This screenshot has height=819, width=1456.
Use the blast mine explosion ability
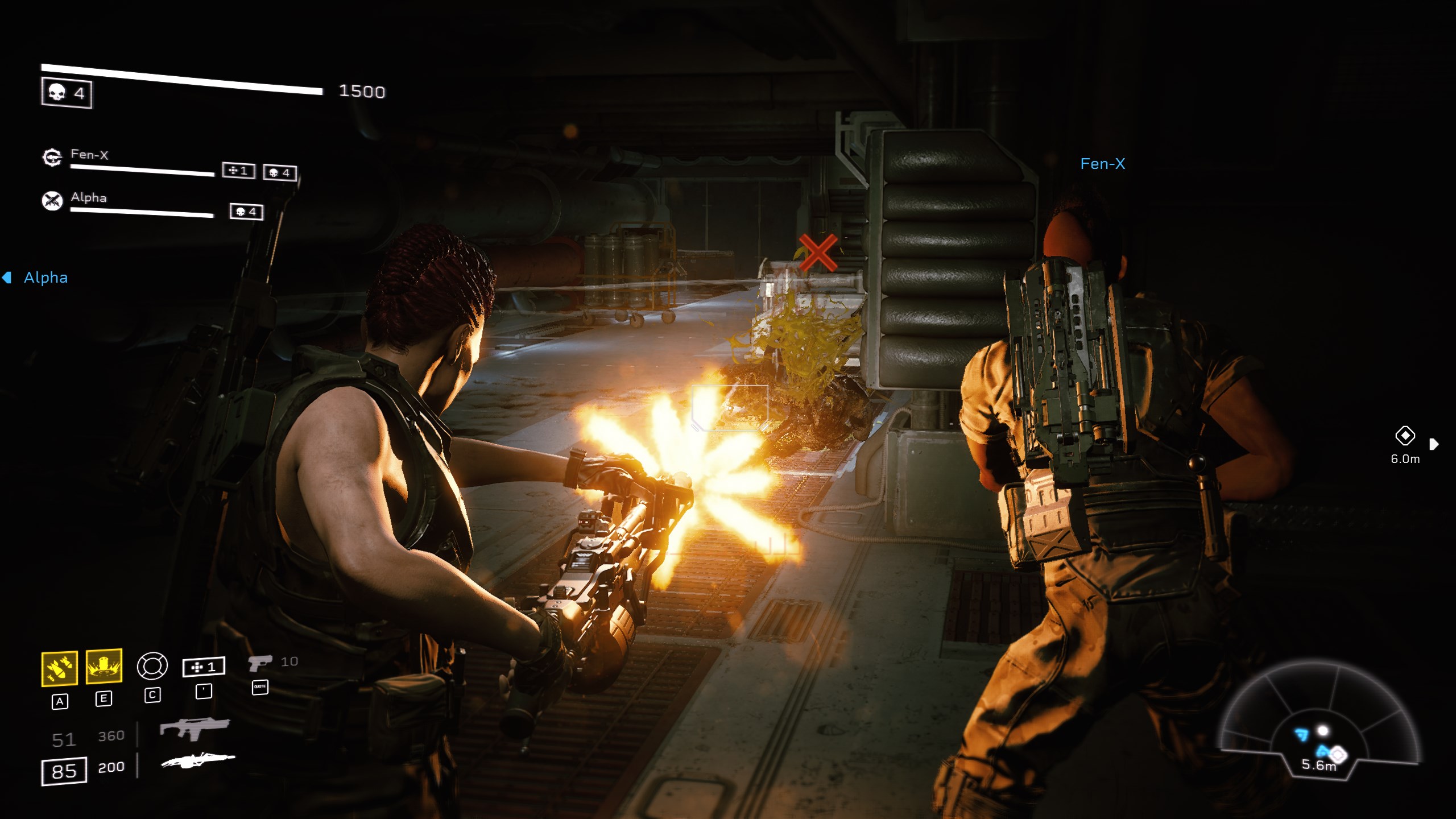pyautogui.click(x=104, y=666)
